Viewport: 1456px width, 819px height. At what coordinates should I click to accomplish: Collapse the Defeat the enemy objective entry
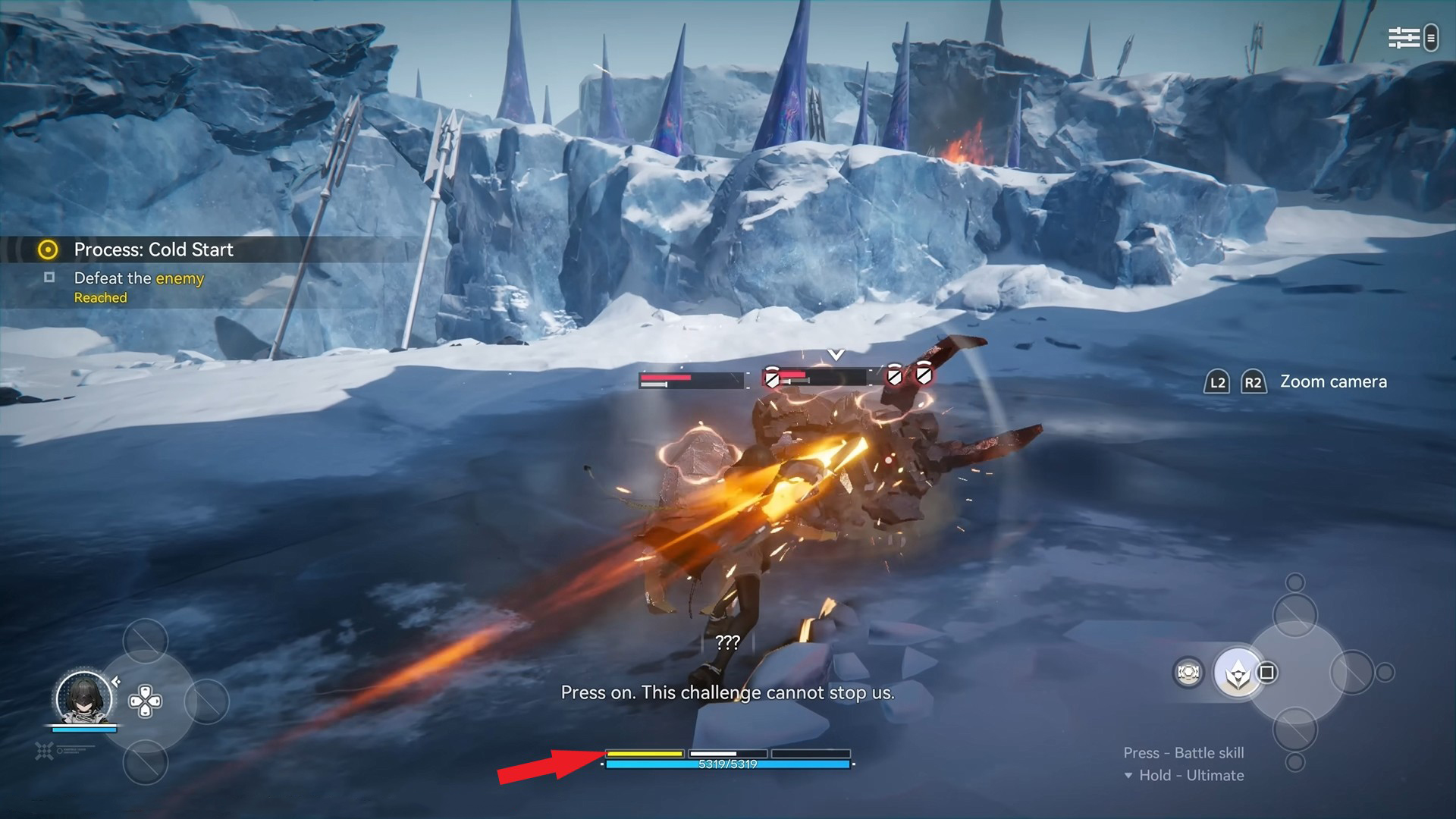click(x=49, y=278)
